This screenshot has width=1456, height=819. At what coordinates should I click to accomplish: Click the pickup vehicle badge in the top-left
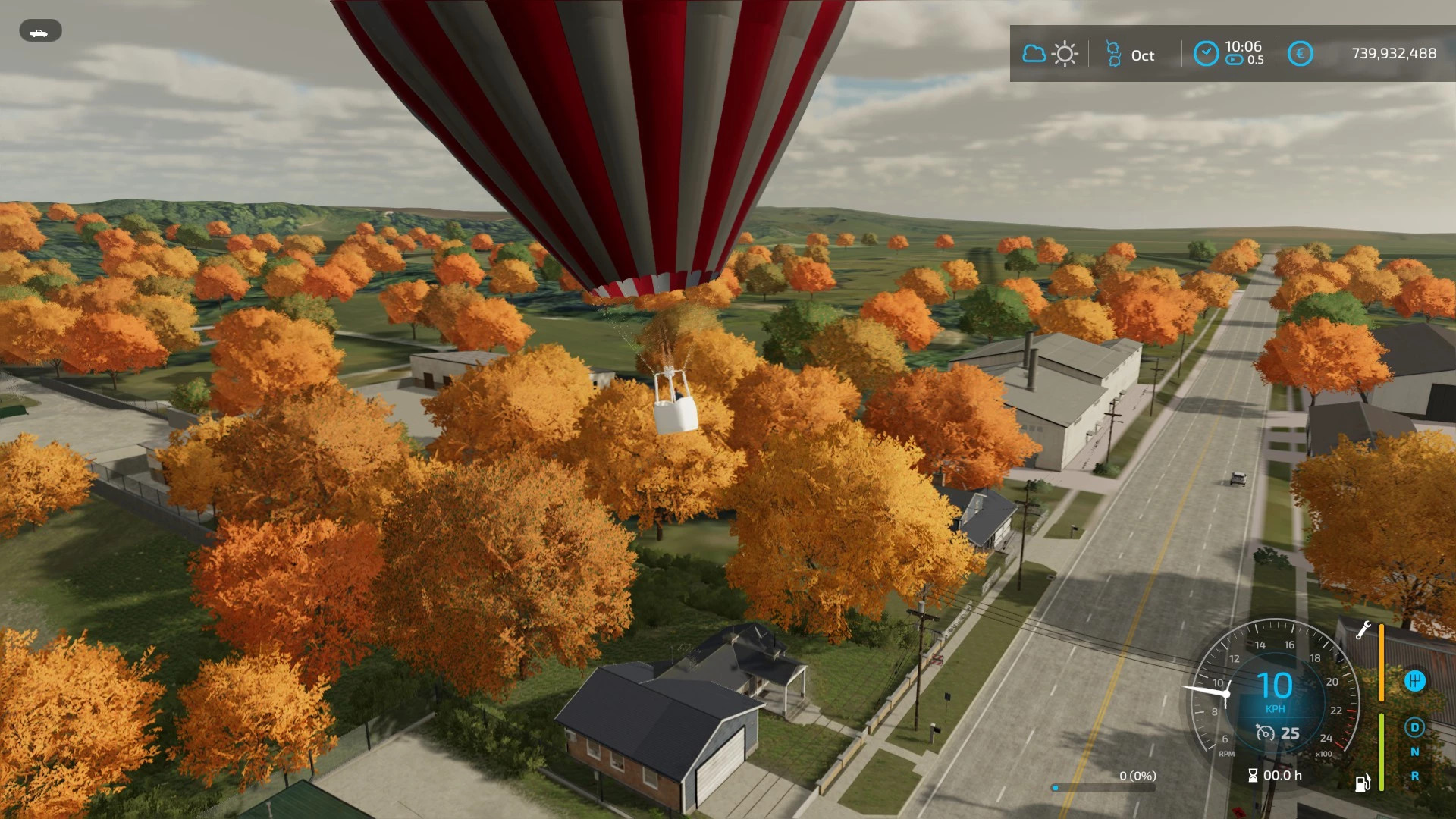coord(40,31)
